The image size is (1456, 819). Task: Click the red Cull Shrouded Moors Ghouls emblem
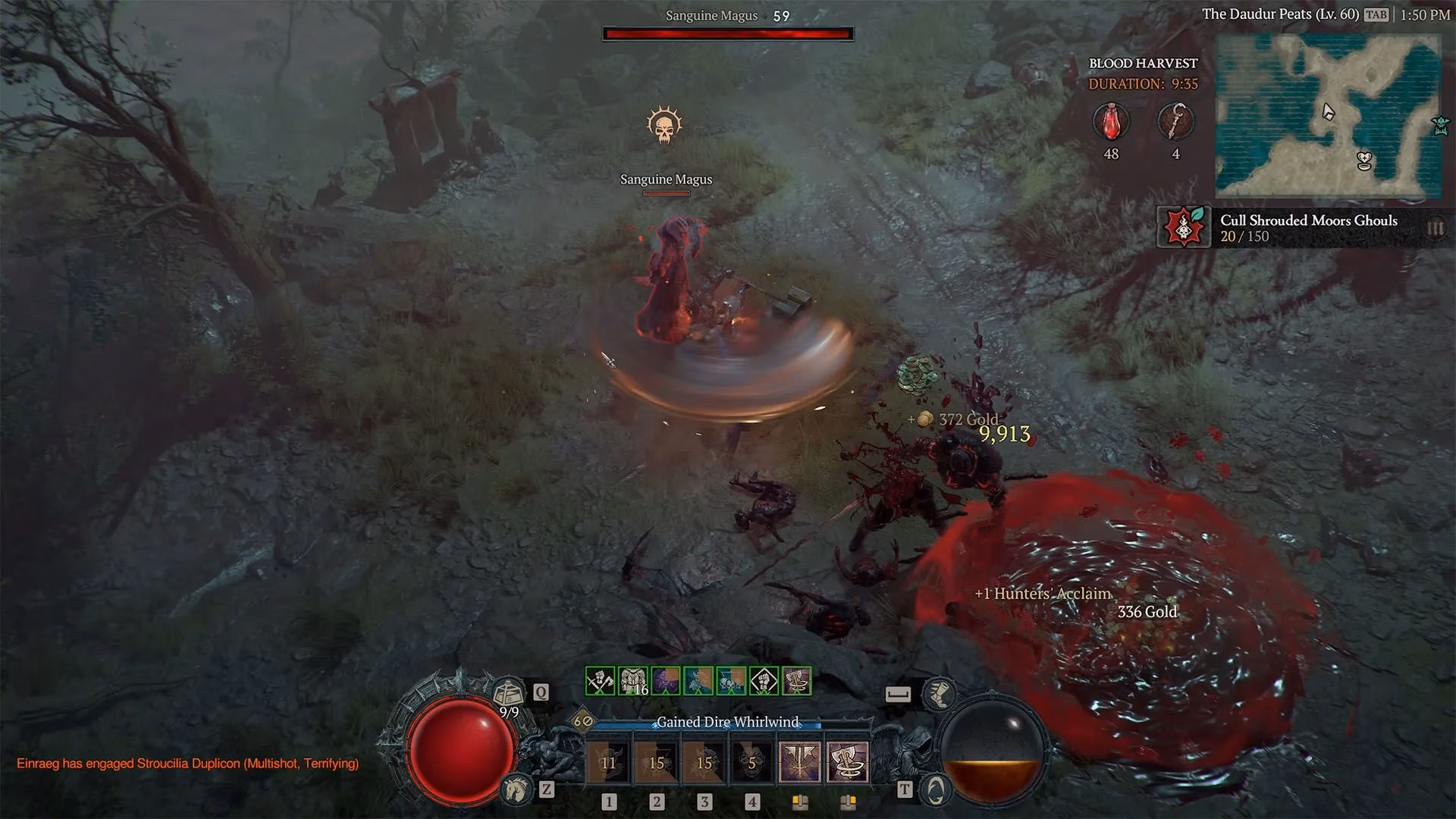tap(1183, 227)
